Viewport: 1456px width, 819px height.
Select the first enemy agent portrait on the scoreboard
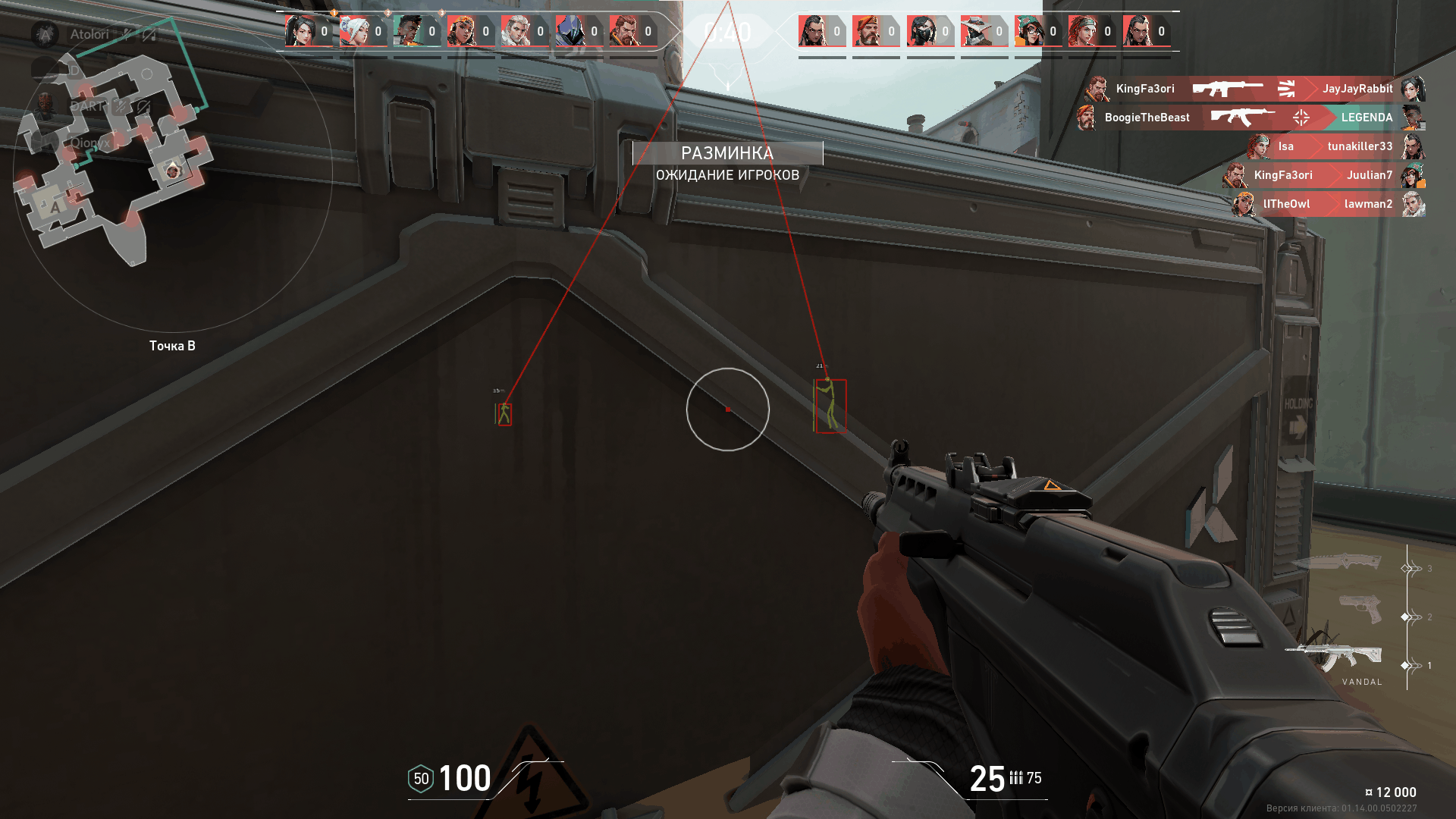[x=813, y=30]
